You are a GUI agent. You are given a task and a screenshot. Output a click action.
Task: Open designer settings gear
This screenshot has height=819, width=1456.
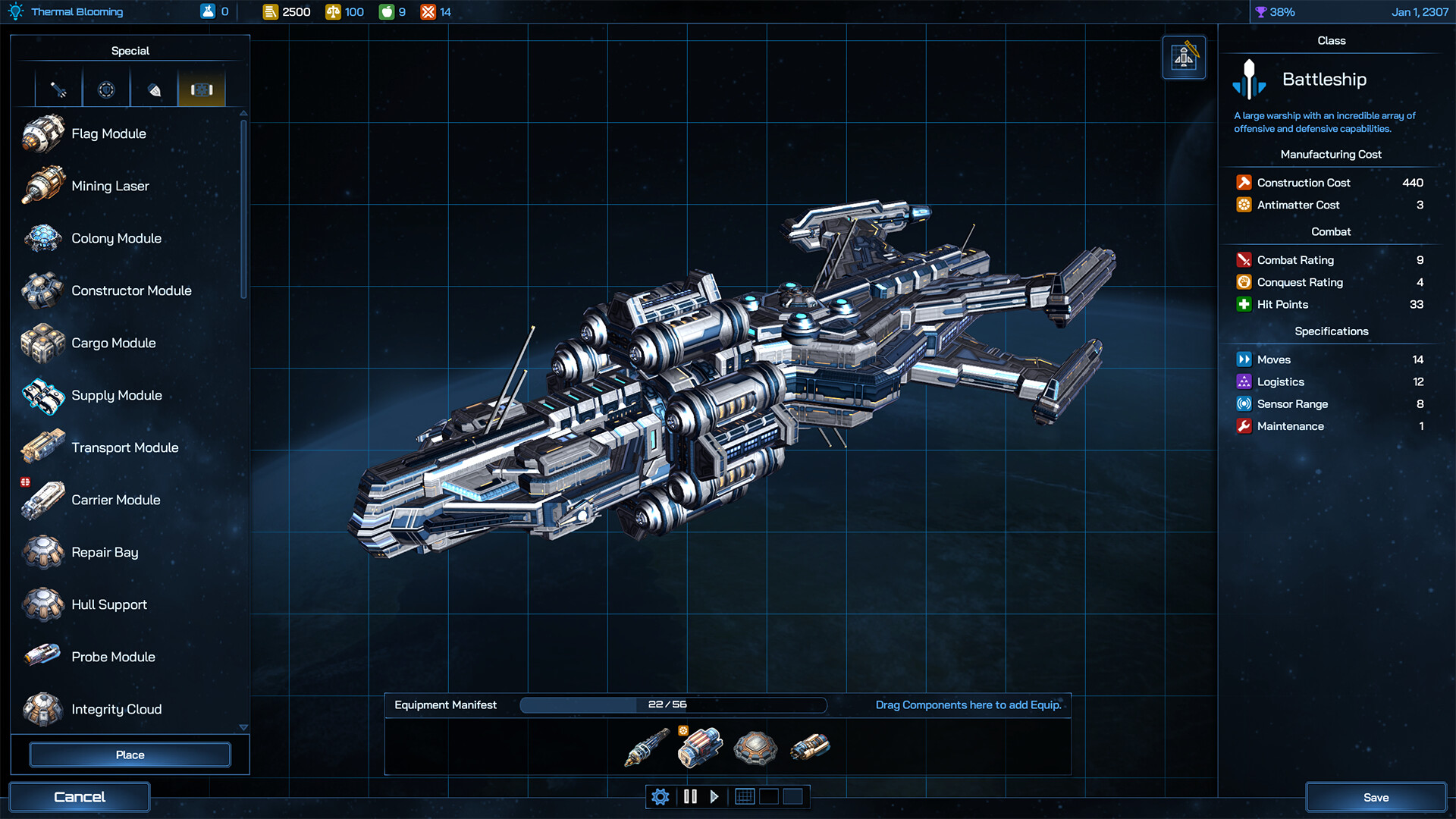pyautogui.click(x=661, y=797)
